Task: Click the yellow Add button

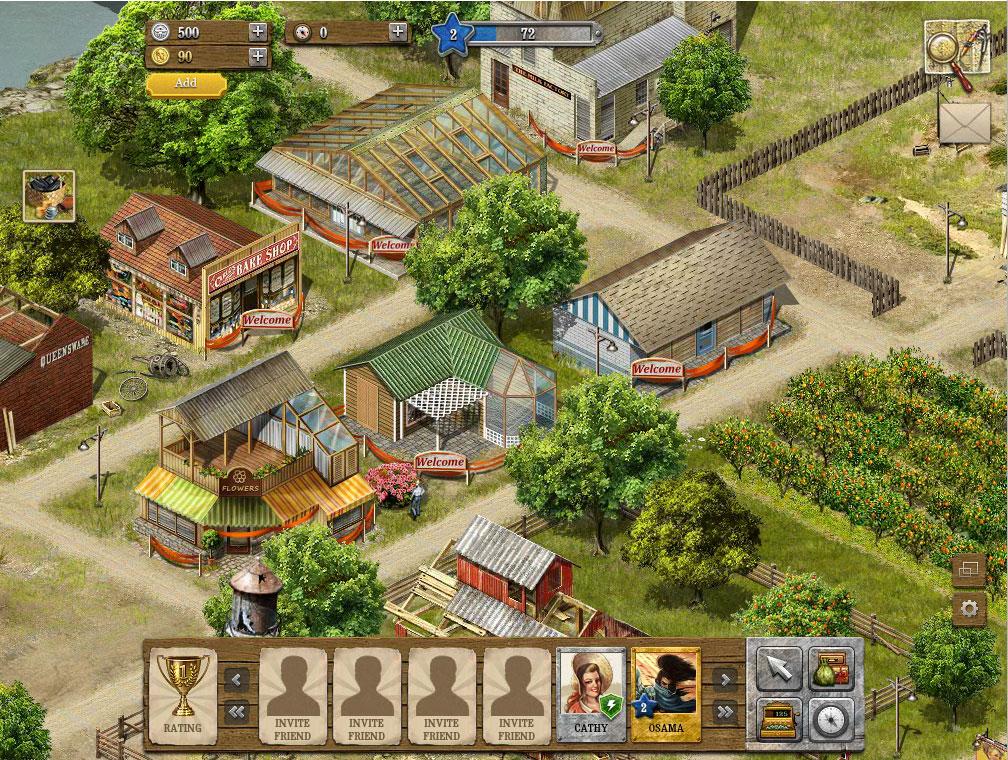Action: pyautogui.click(x=186, y=83)
